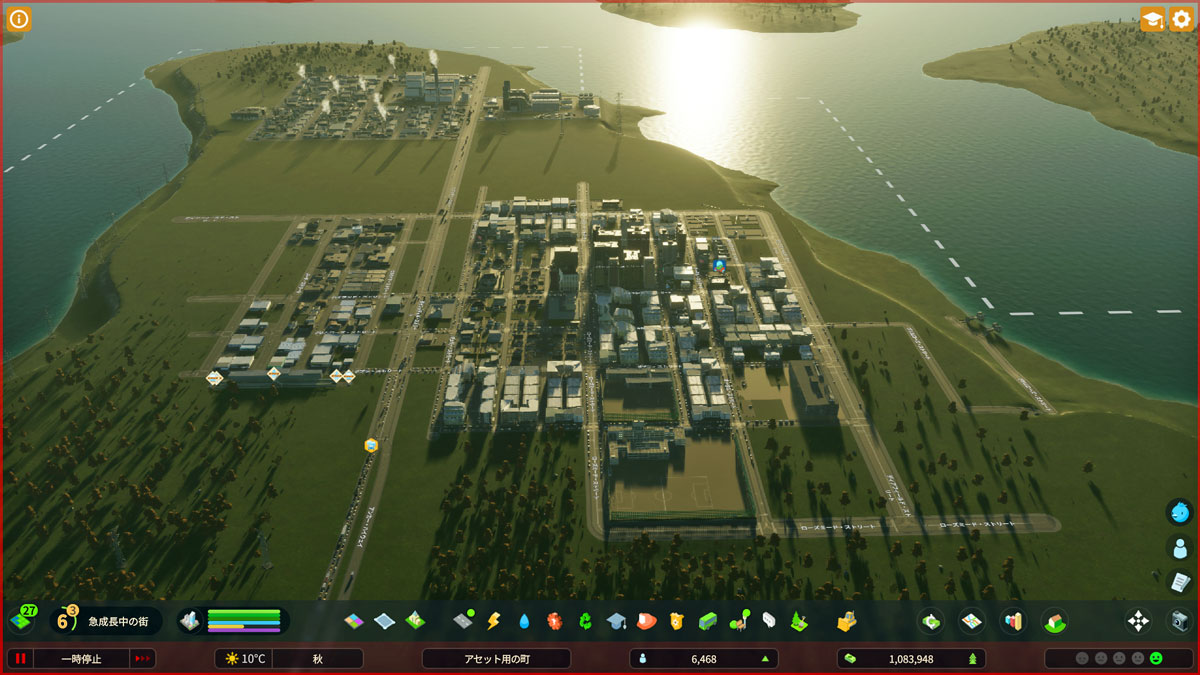Change simulation speed with the red arrows
1200x675 pixels.
click(x=143, y=659)
